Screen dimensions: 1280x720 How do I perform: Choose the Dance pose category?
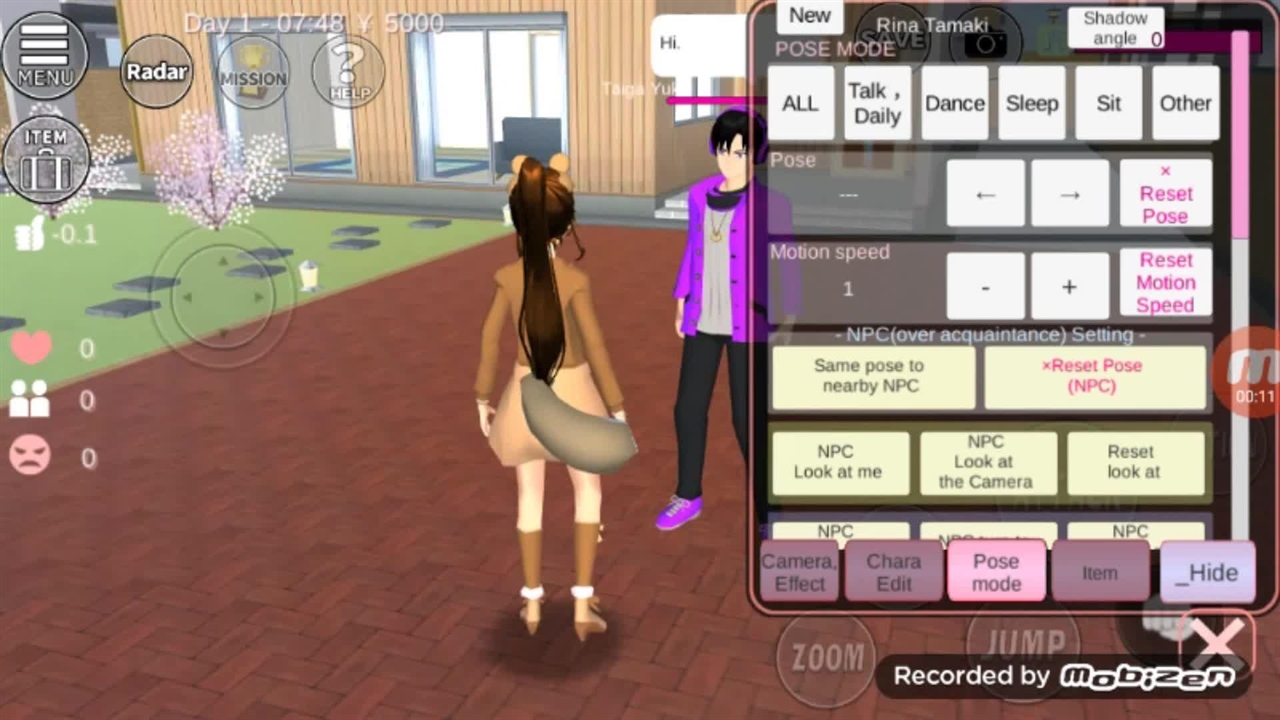coord(954,103)
